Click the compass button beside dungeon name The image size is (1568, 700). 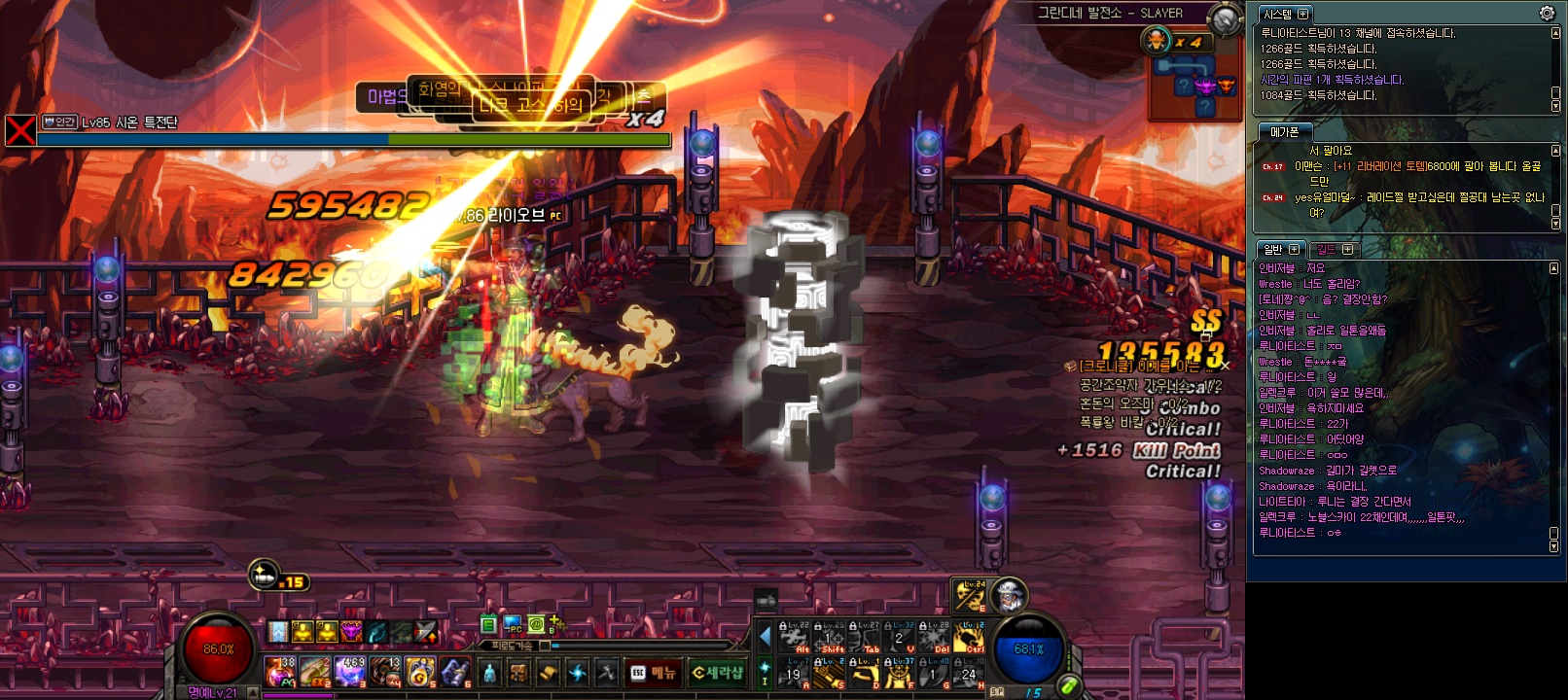[x=1224, y=17]
